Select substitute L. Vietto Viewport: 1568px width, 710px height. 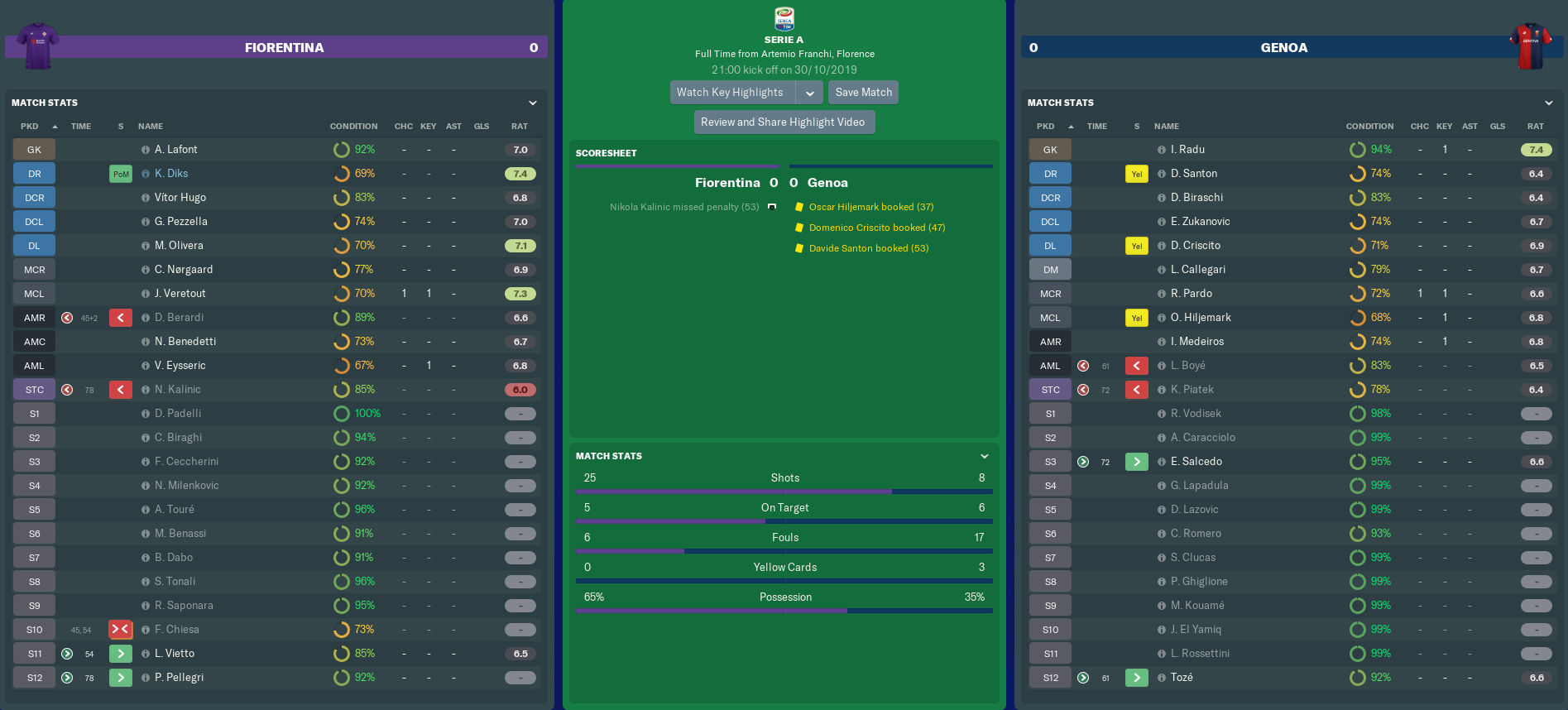[175, 654]
